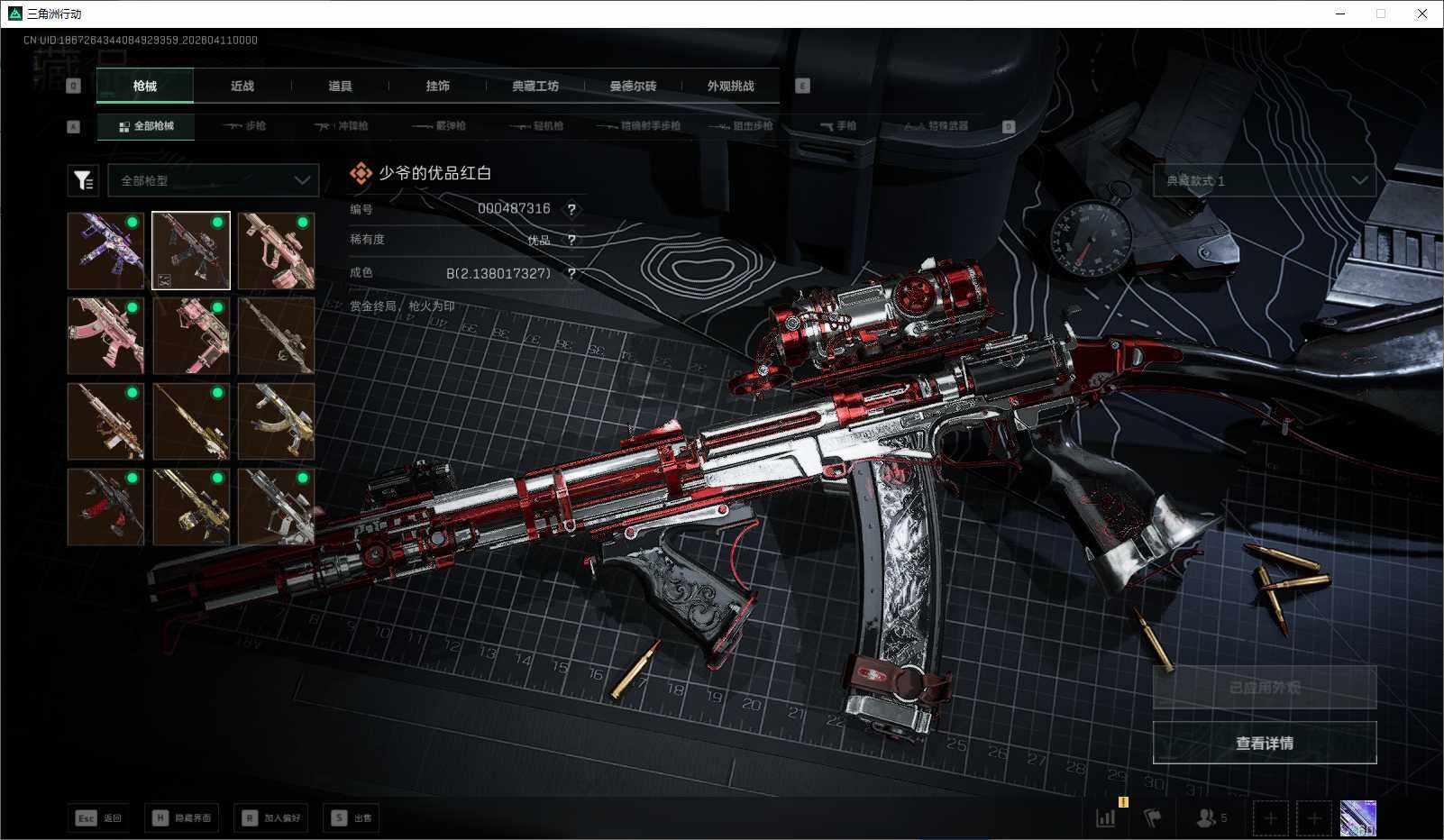Switch to the 外观挑战 tab
Image resolution: width=1444 pixels, height=840 pixels.
pyautogui.click(x=730, y=86)
